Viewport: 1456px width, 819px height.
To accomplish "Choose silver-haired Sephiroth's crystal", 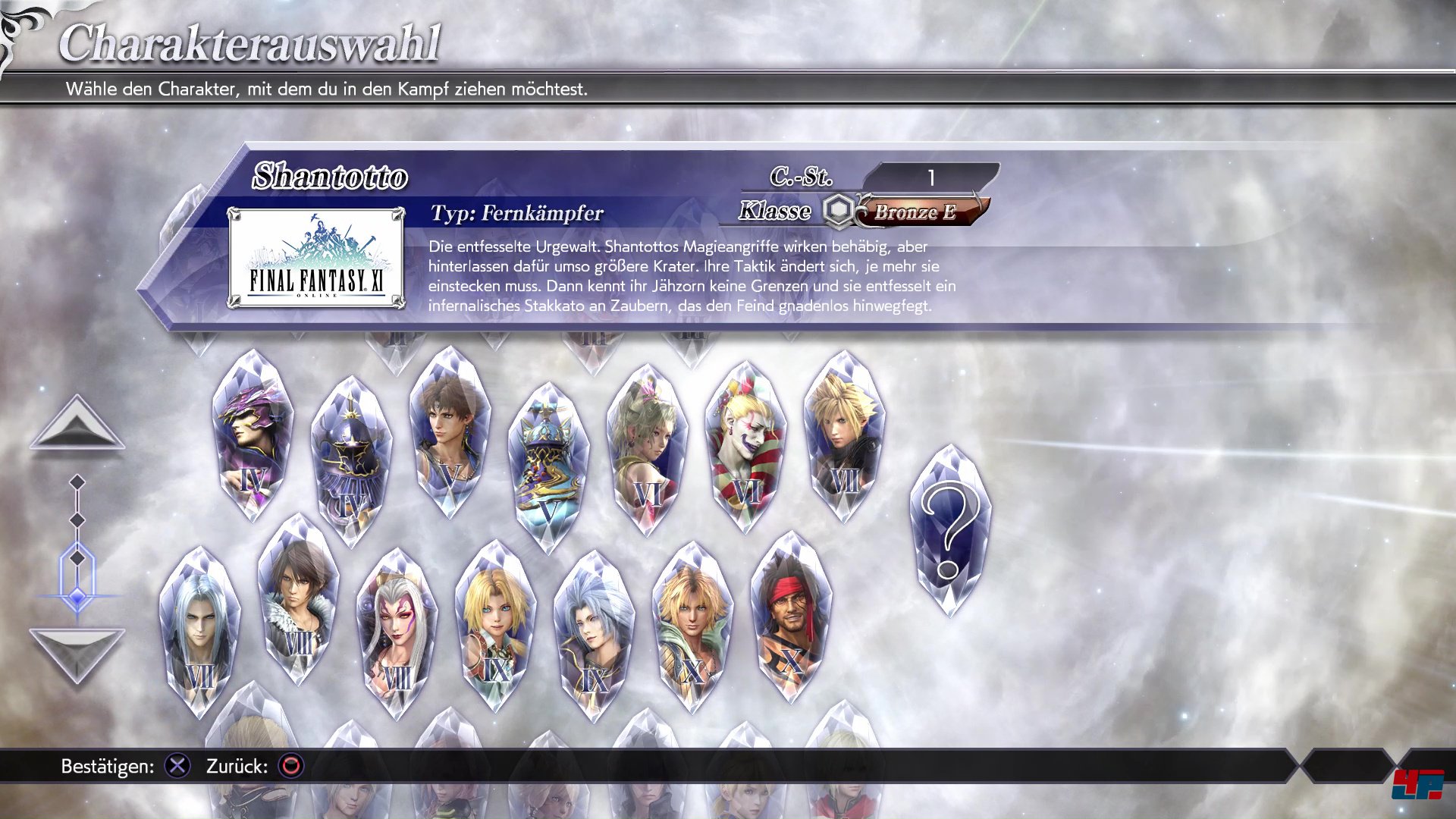I will [199, 632].
